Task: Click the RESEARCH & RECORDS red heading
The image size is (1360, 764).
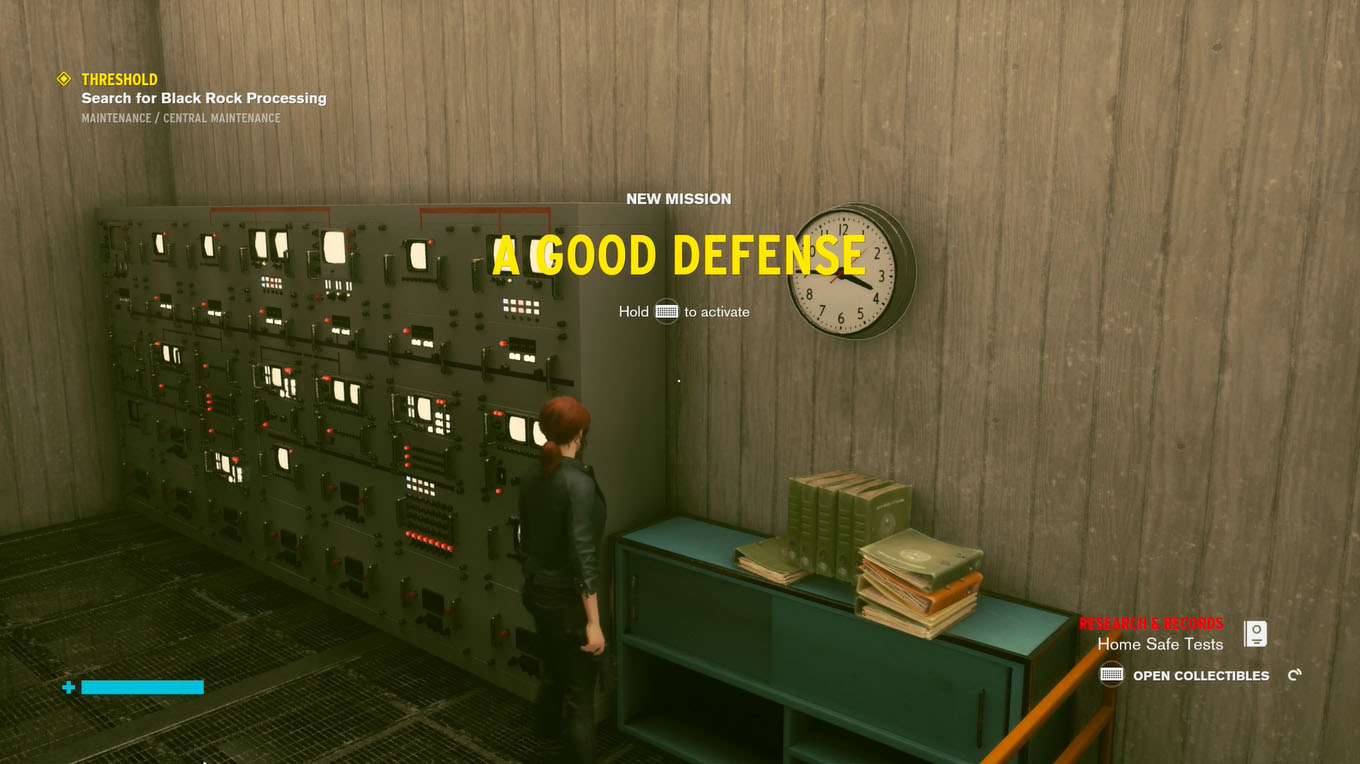Action: (1151, 621)
